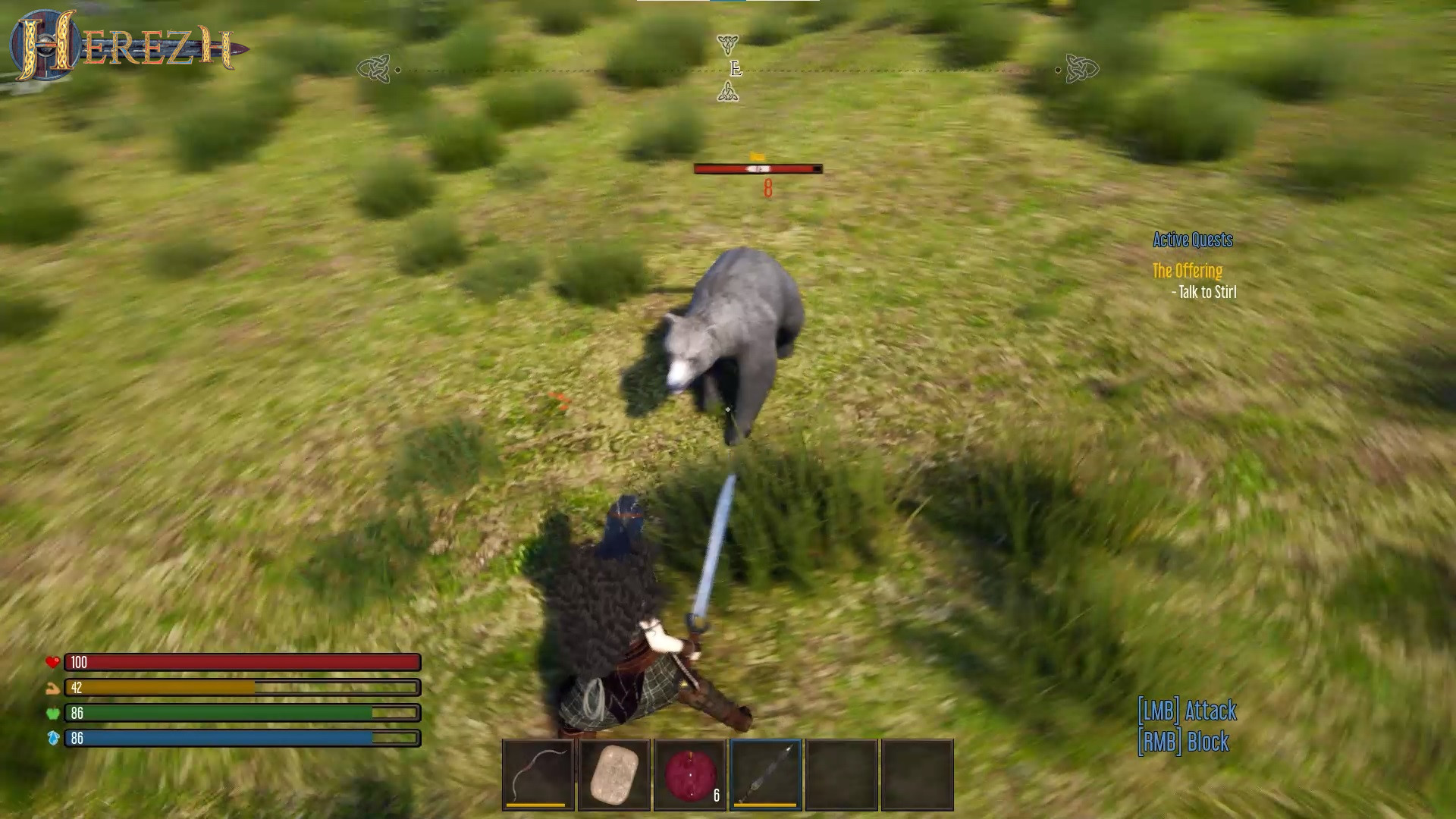1456x819 pixels.
Task: Click the bear's red health bar
Action: [x=756, y=168]
